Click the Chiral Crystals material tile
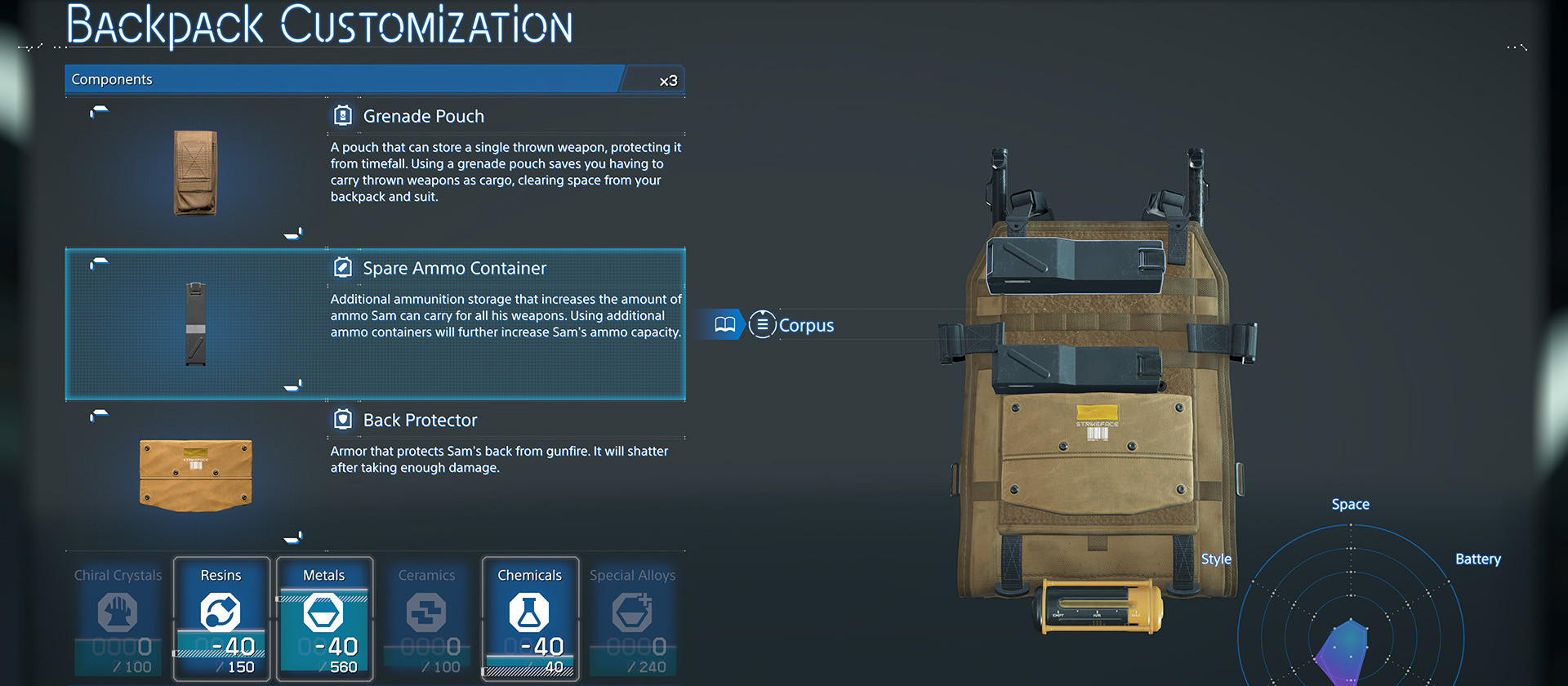 tap(118, 618)
